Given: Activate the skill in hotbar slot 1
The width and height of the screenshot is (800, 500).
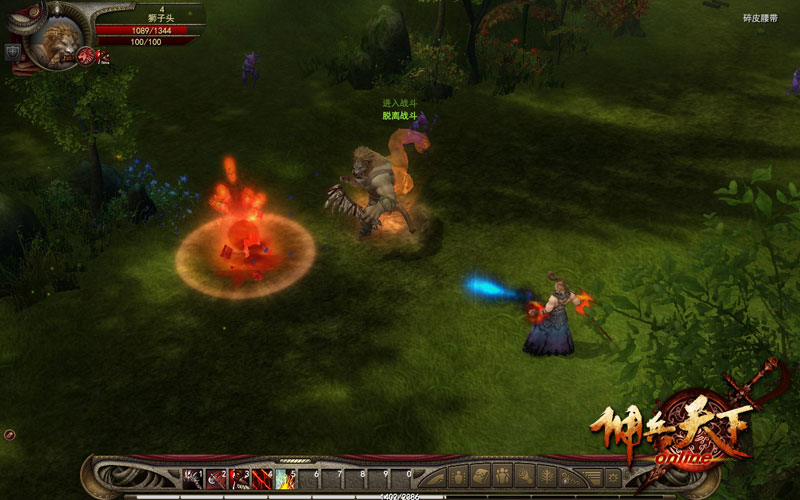Looking at the screenshot, I should point(192,478).
